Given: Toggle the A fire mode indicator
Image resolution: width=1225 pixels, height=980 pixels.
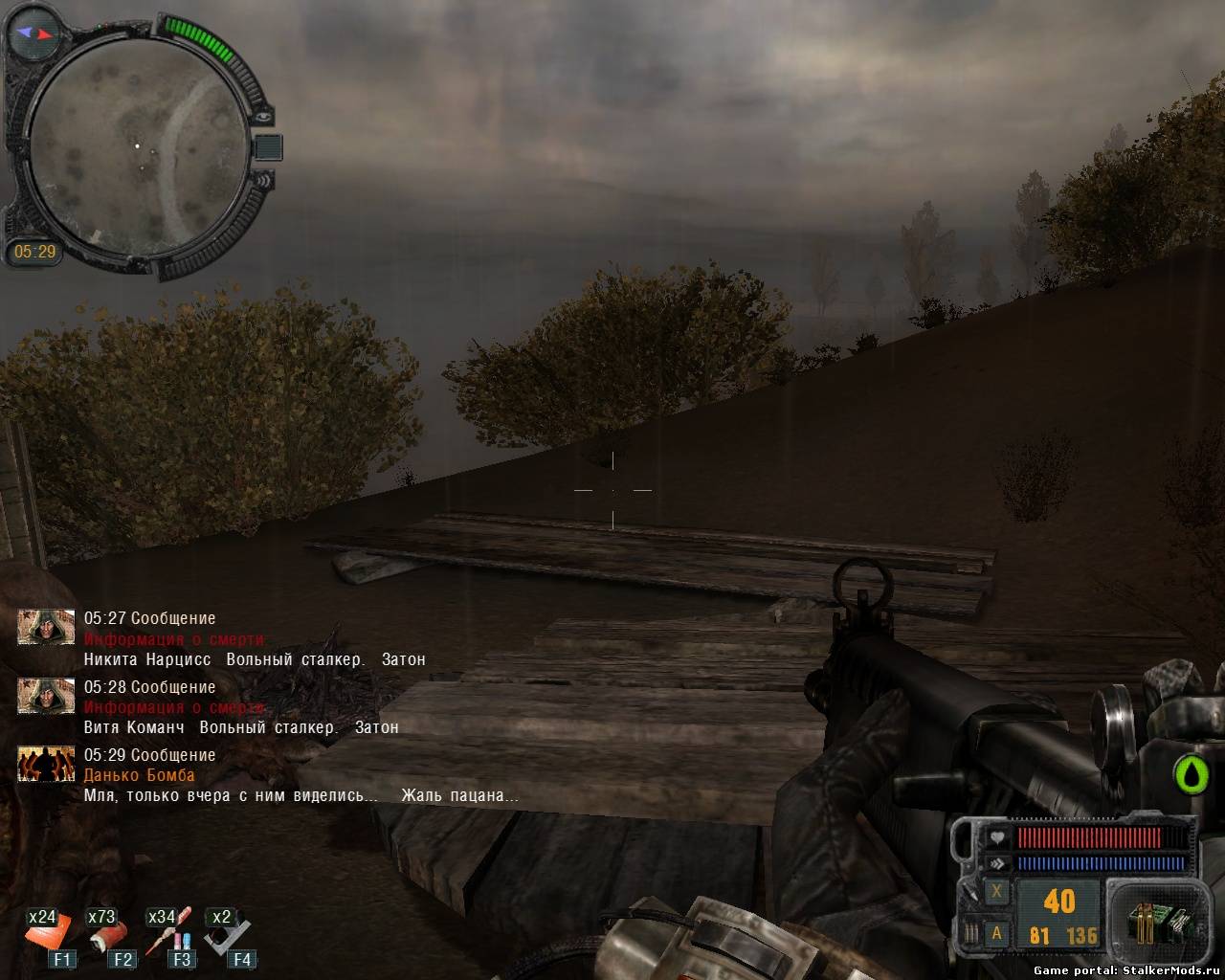Looking at the screenshot, I should 997,933.
